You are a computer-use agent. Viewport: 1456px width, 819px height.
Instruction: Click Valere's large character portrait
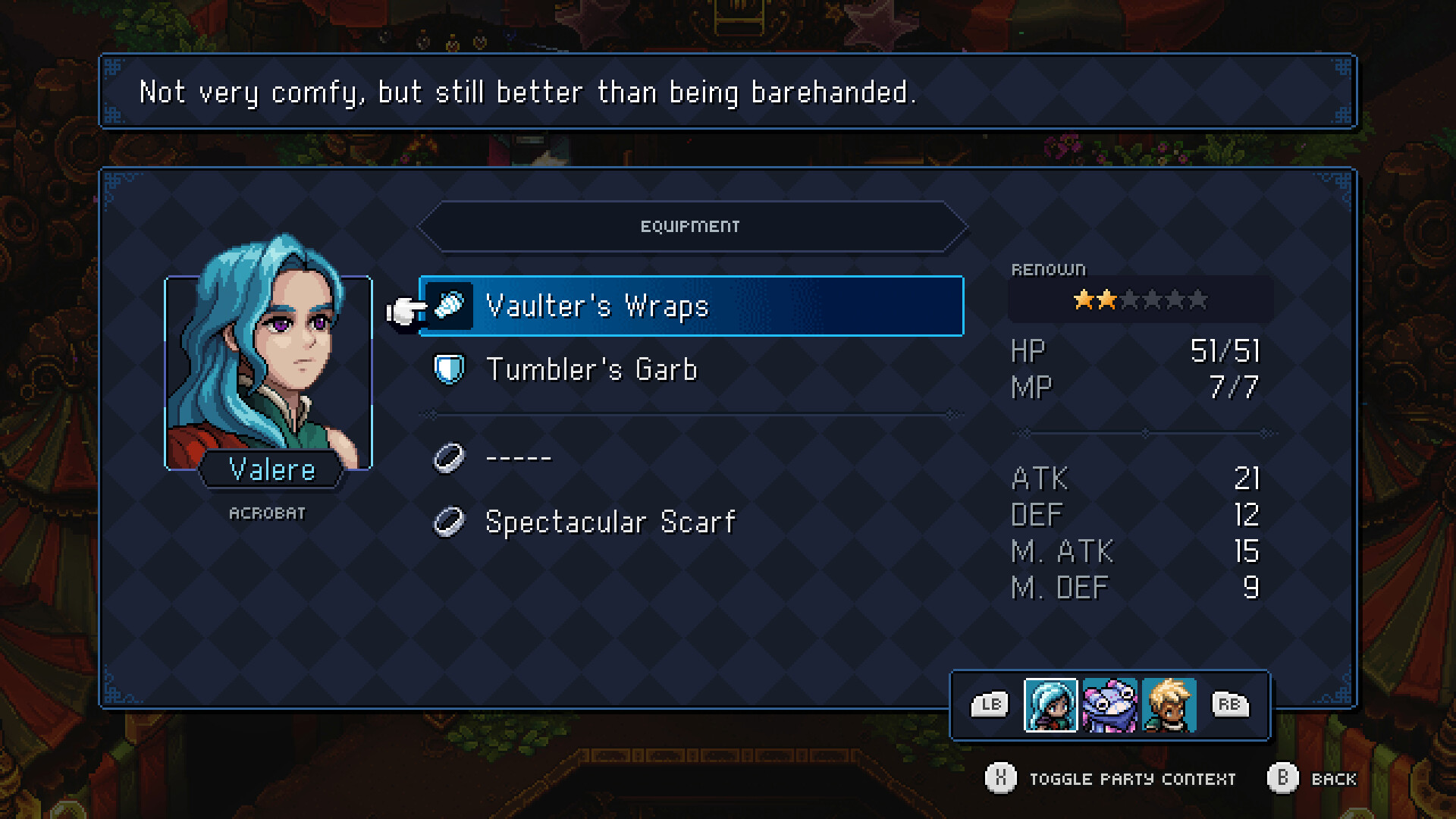tap(270, 356)
